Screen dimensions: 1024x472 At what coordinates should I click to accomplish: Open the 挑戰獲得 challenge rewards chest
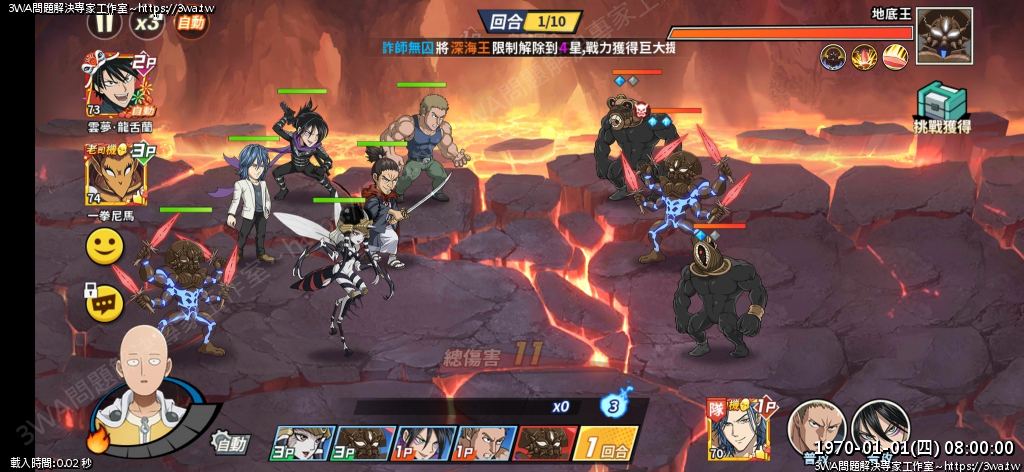point(940,106)
